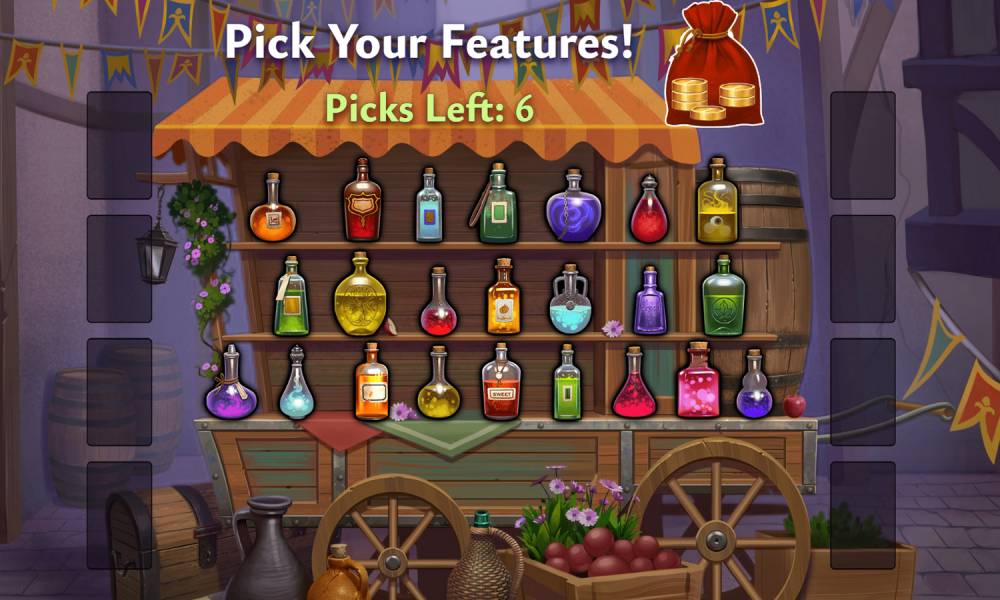Select the small purple embossed square bottle

650,303
